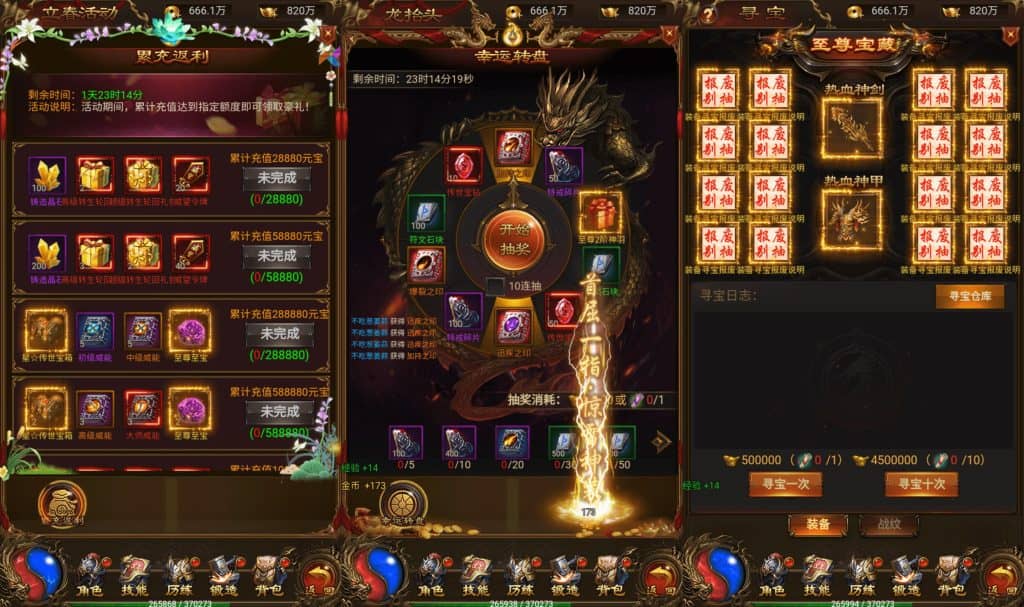
Task: Click 未完成 for the 58880 元宝 tier
Action: (x=276, y=256)
